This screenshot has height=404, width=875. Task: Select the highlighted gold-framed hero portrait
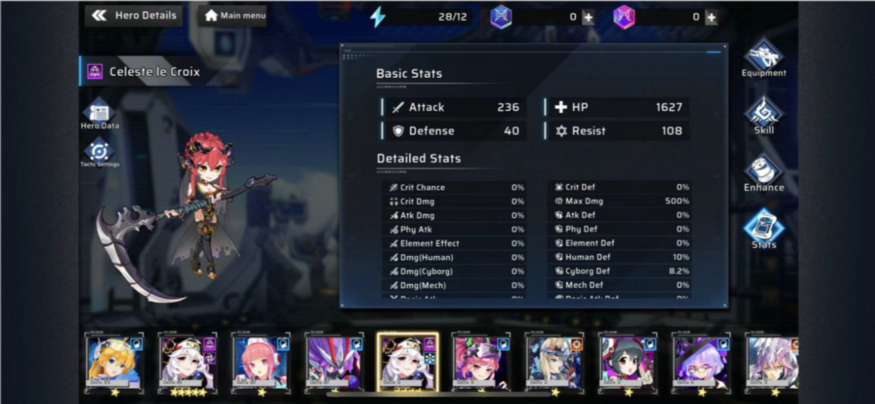tap(407, 361)
